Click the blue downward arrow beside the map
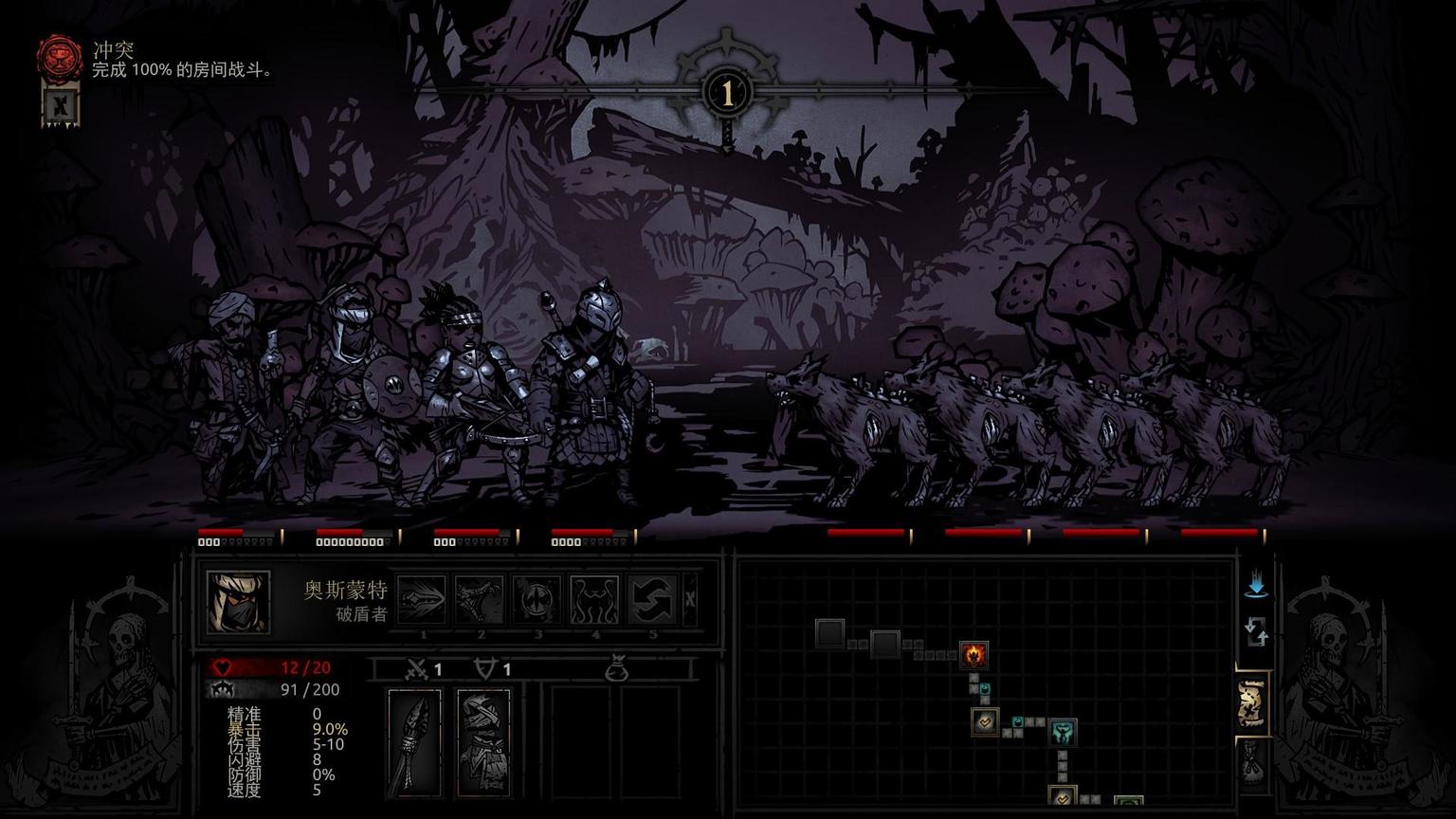1456x819 pixels. [1256, 585]
